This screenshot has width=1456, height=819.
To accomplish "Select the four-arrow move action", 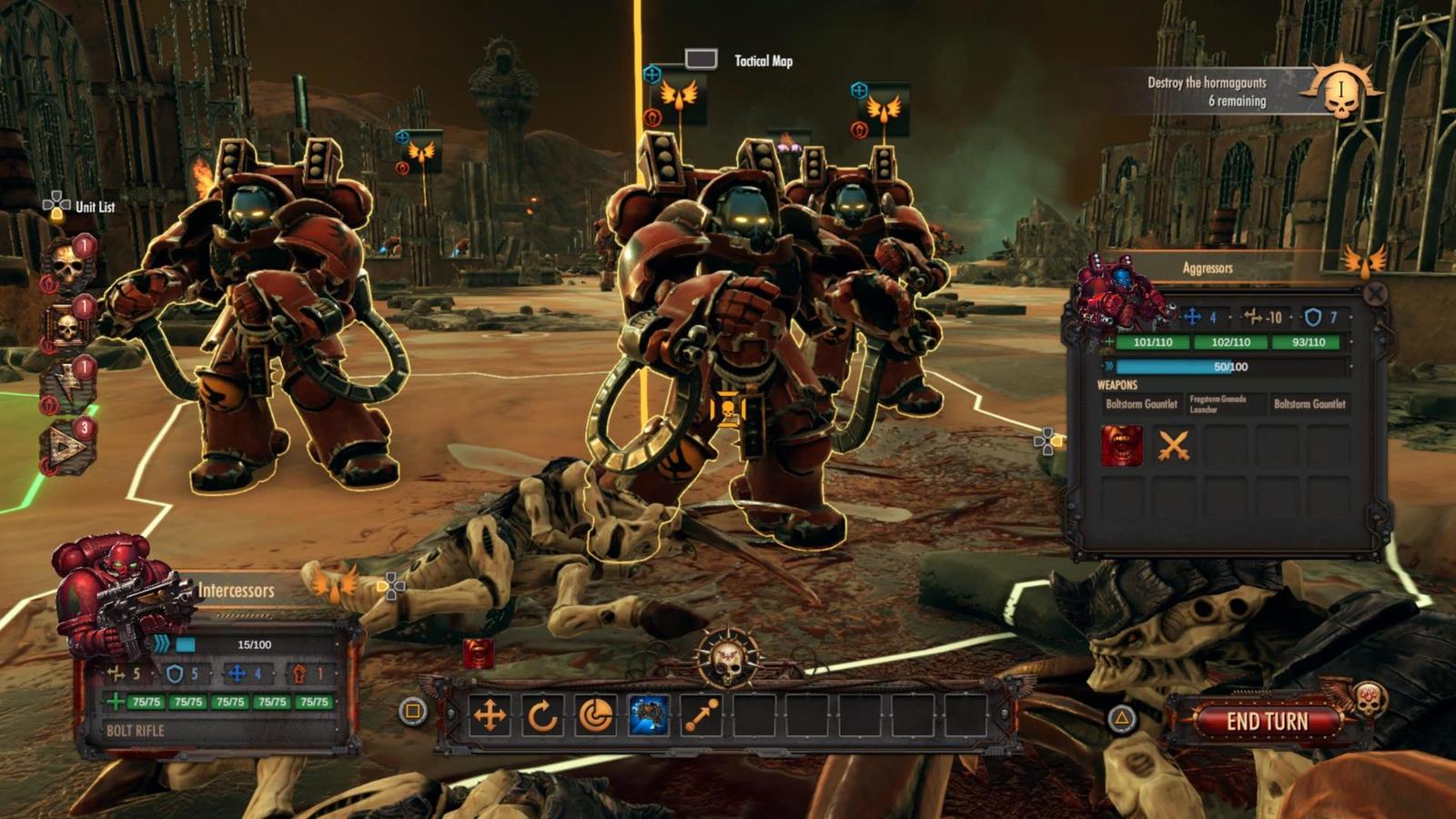I will coord(490,716).
